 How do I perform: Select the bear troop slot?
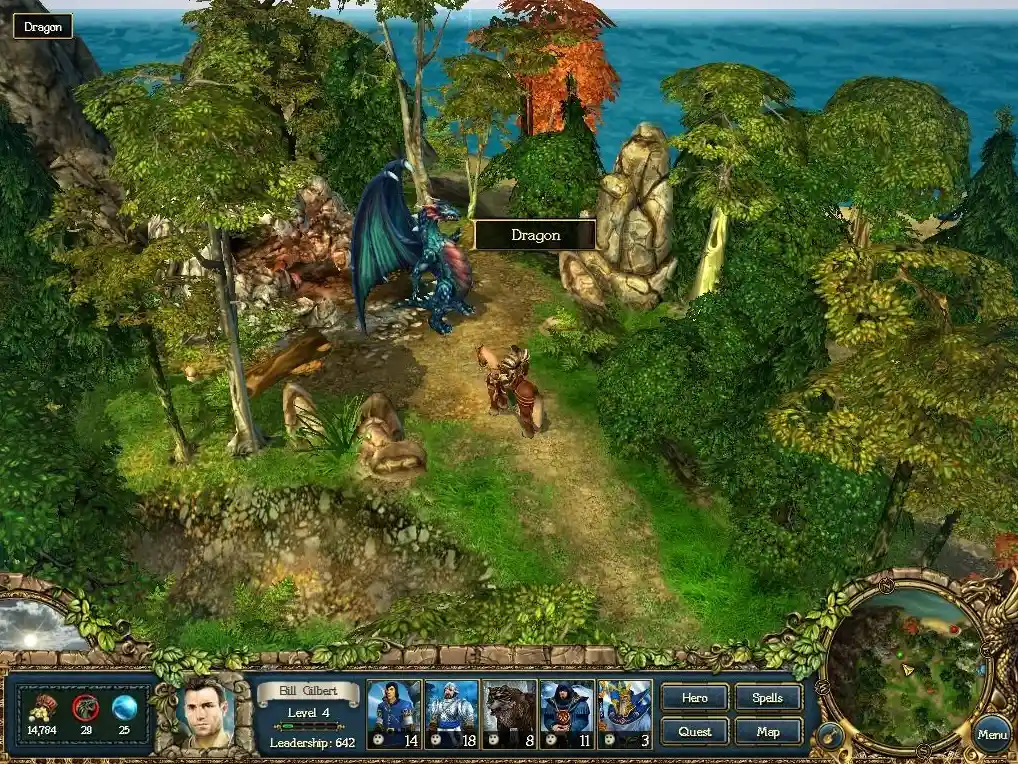click(x=509, y=714)
